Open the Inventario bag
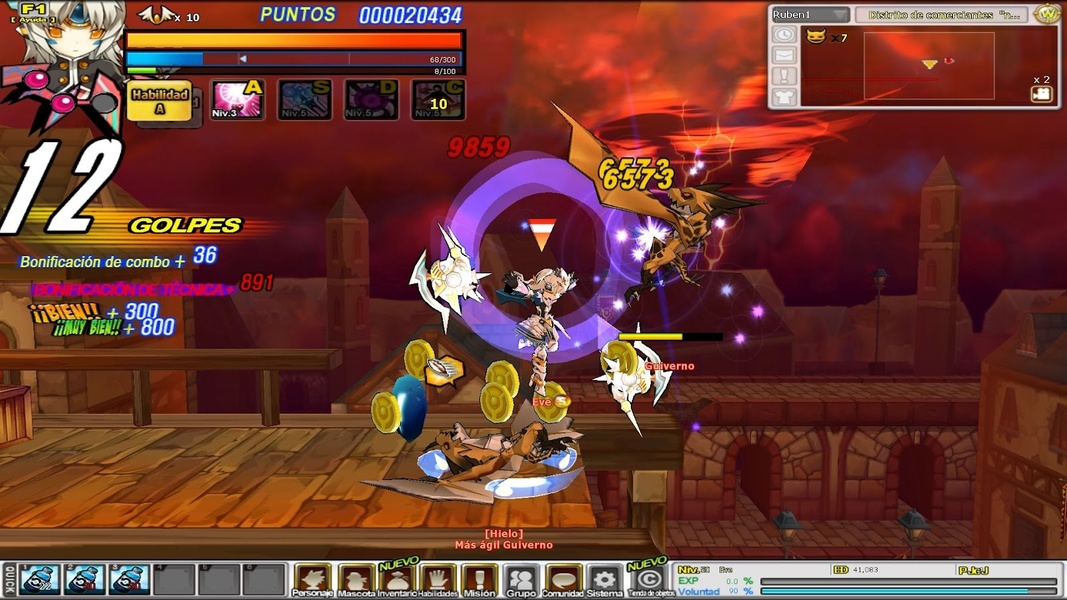The image size is (1067, 600). [397, 579]
